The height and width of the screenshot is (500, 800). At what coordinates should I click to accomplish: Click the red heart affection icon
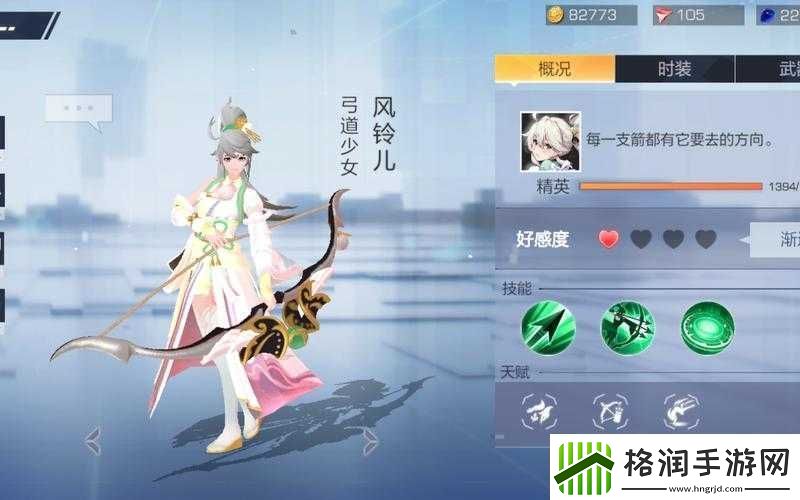(x=609, y=239)
